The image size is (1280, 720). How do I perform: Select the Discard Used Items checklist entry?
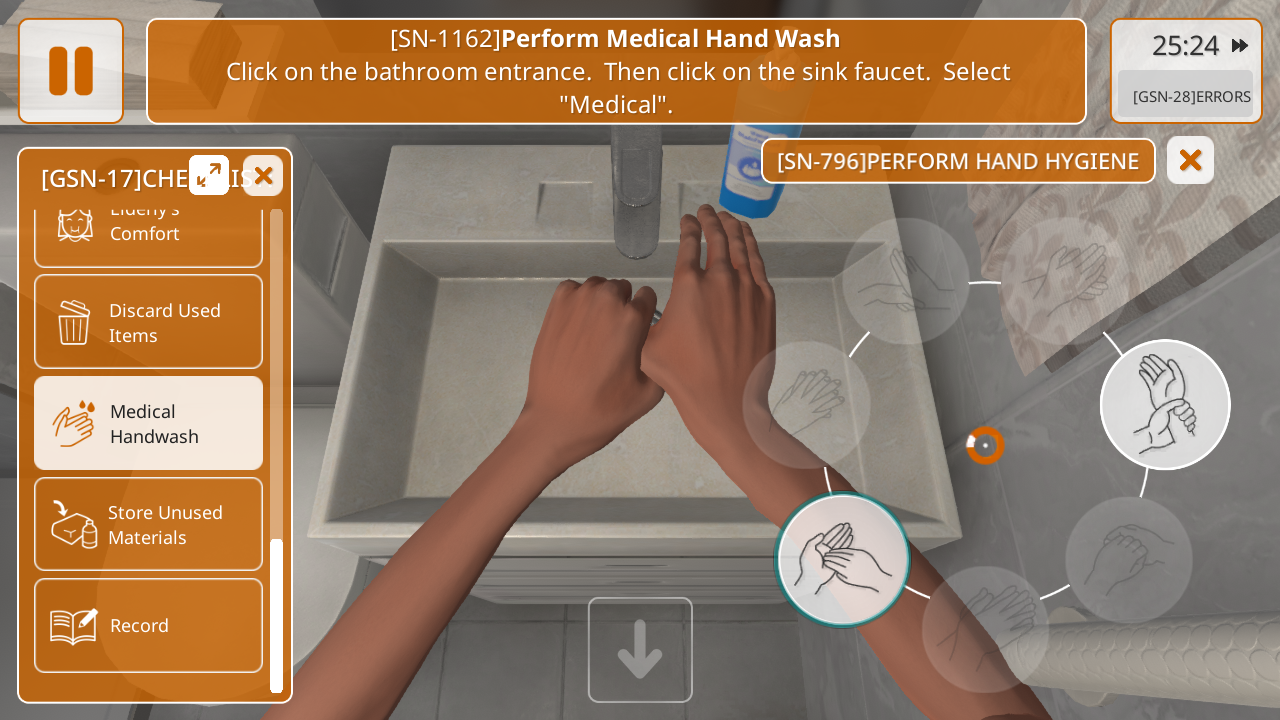(x=148, y=322)
